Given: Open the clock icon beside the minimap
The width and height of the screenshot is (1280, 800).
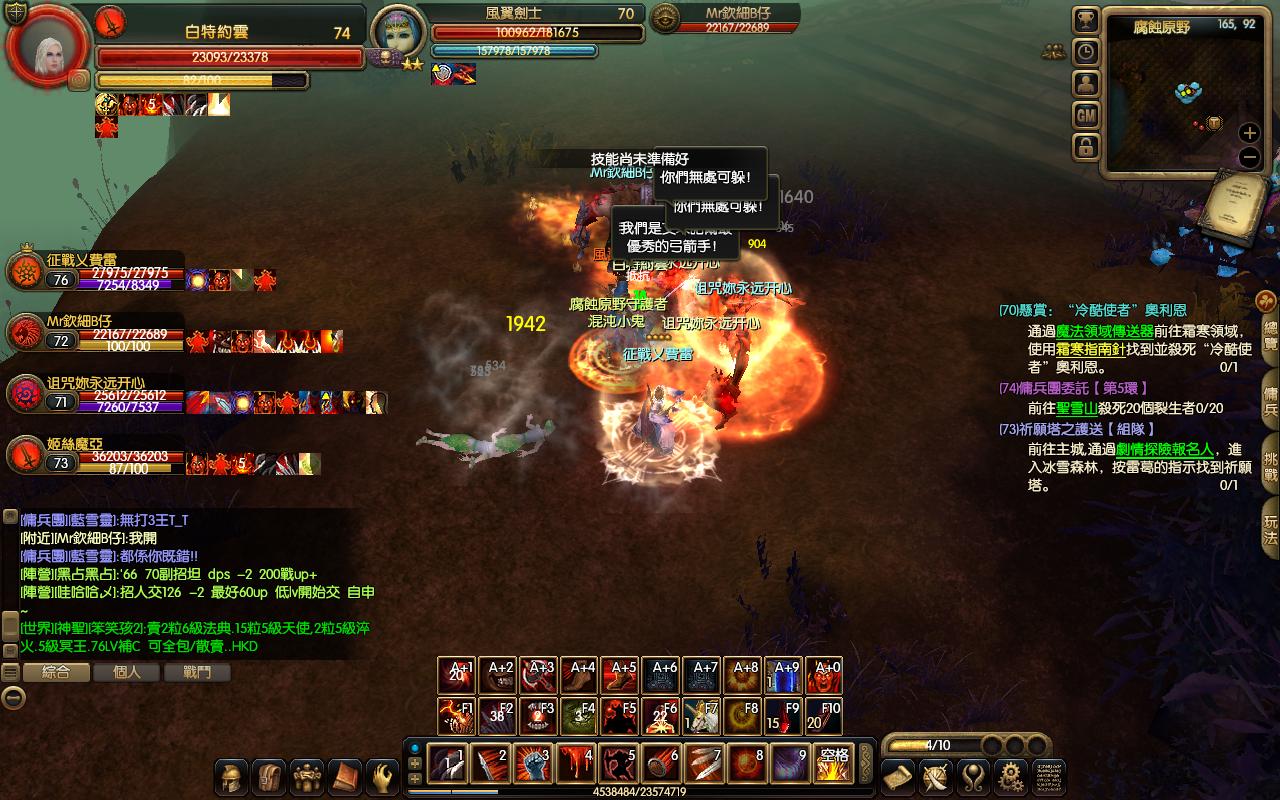Looking at the screenshot, I should click(x=1086, y=52).
